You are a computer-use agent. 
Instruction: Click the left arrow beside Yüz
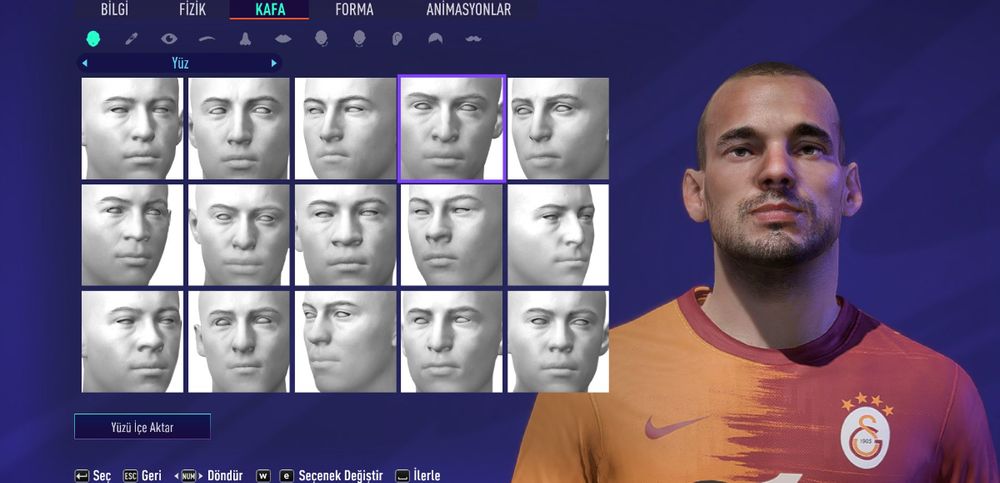click(x=85, y=63)
